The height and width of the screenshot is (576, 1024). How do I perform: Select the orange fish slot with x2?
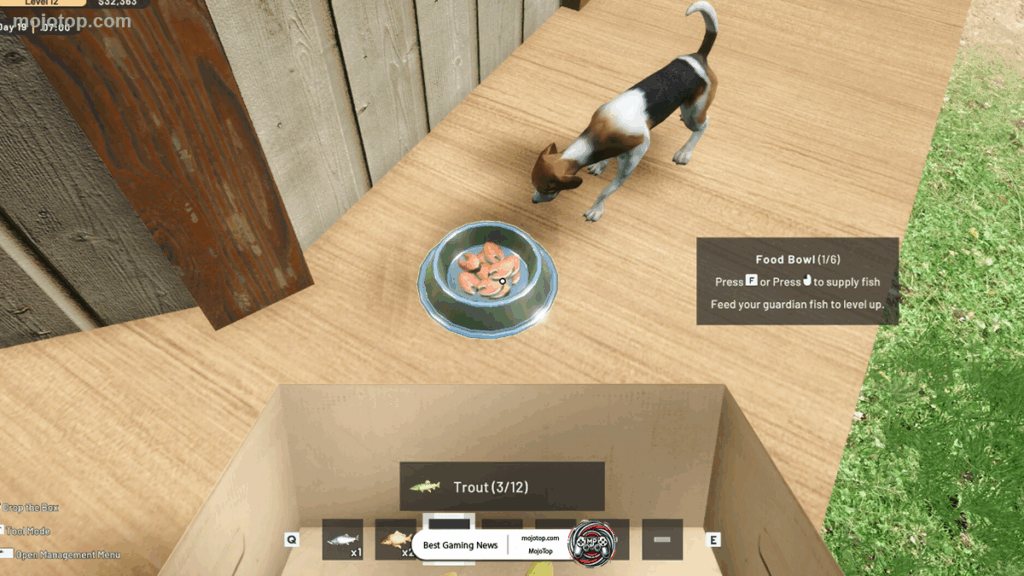395,539
